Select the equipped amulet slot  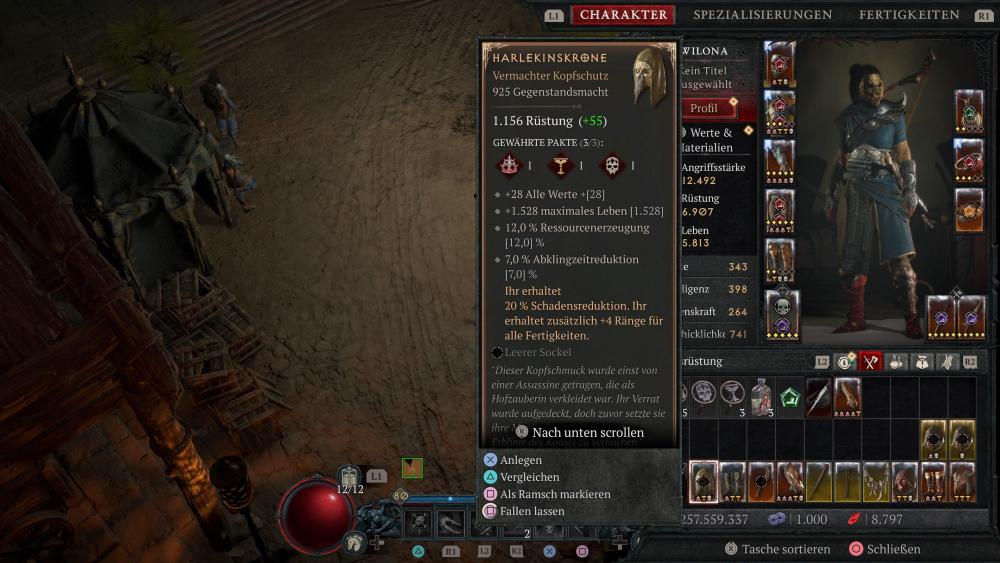click(968, 110)
